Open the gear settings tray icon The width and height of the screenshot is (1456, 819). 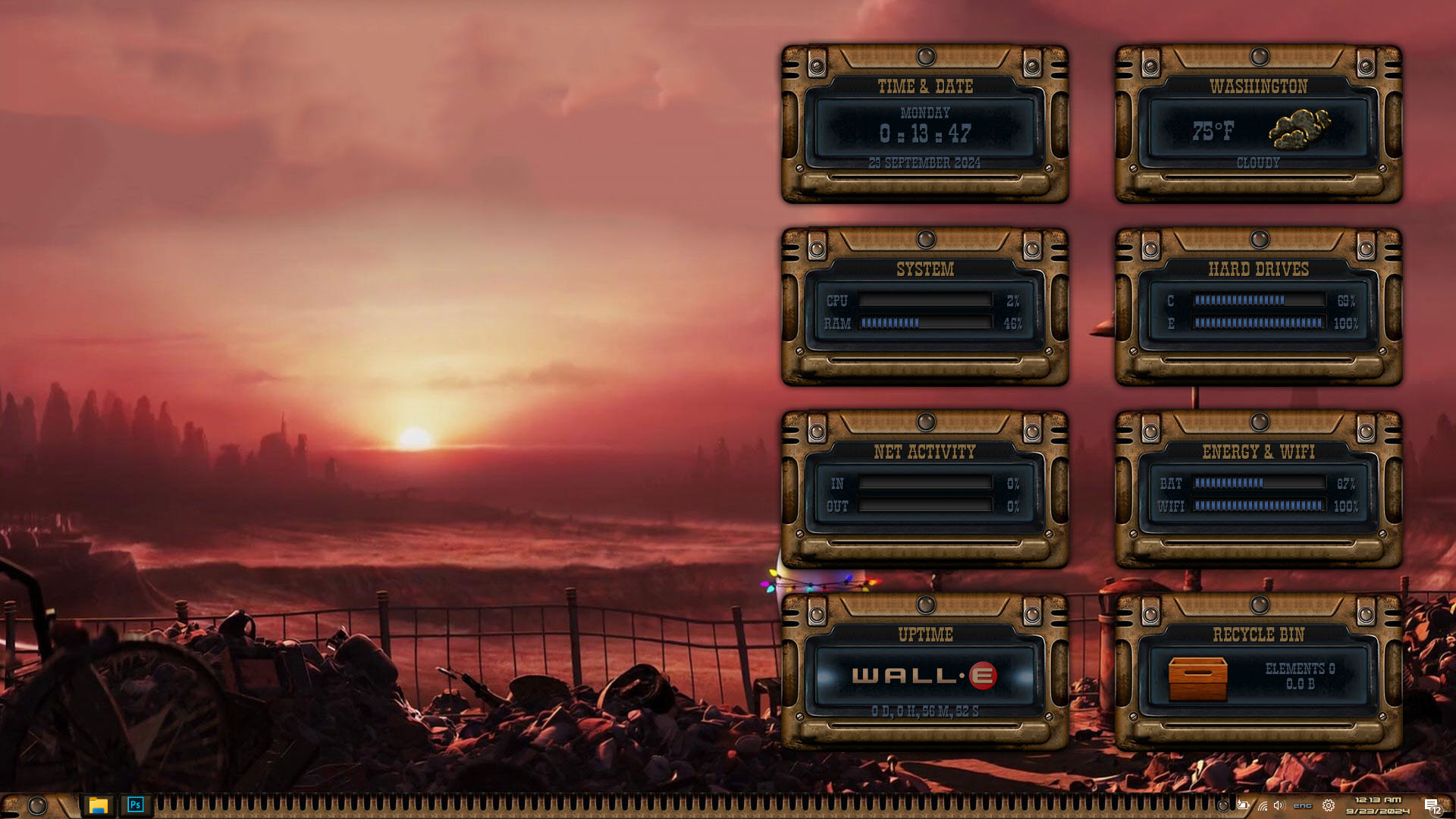(x=1329, y=805)
